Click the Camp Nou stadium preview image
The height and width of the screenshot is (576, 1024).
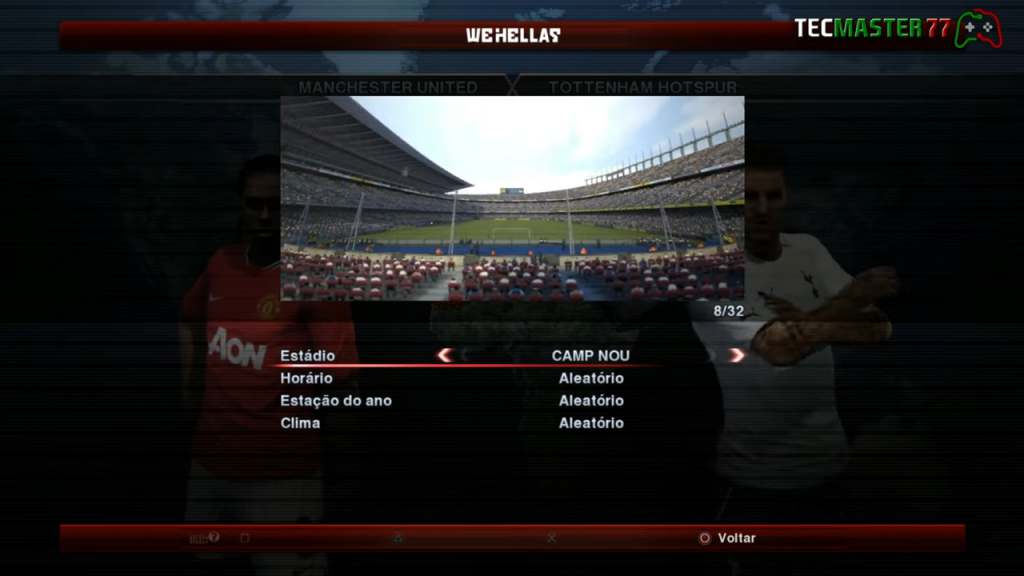point(512,198)
